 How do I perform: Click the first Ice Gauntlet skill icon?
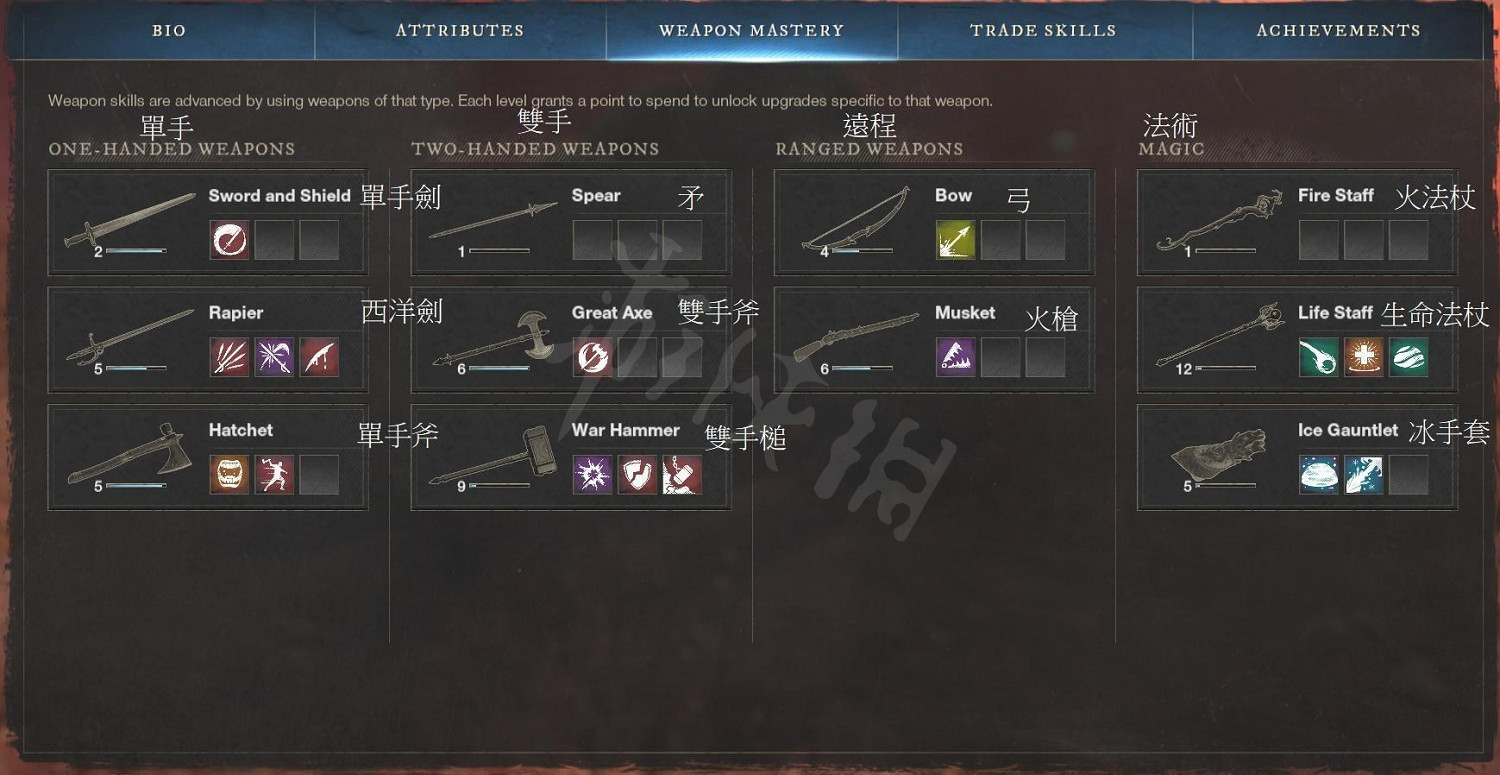tap(1318, 474)
